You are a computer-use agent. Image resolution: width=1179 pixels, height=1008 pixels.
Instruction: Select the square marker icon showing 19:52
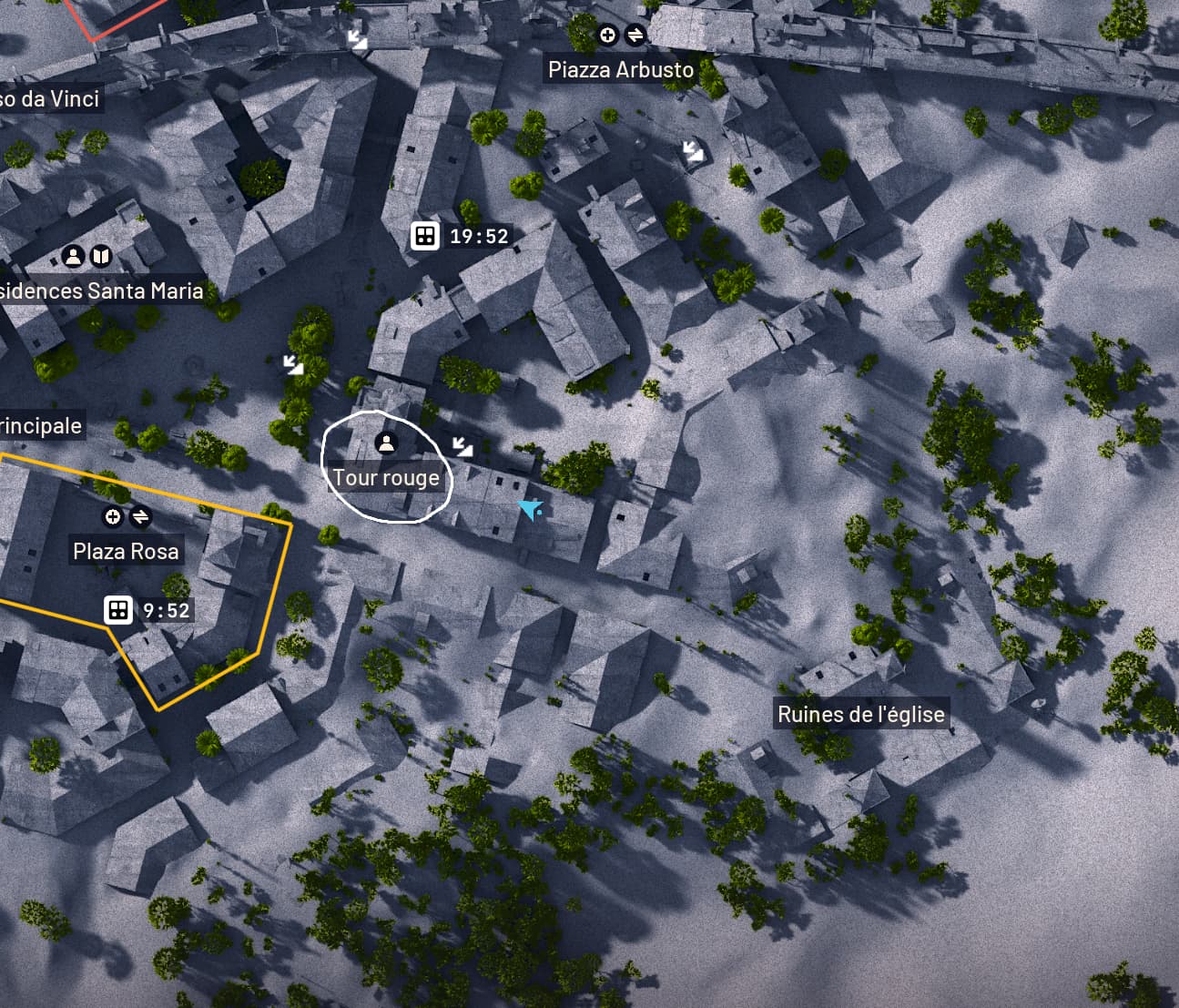click(423, 236)
